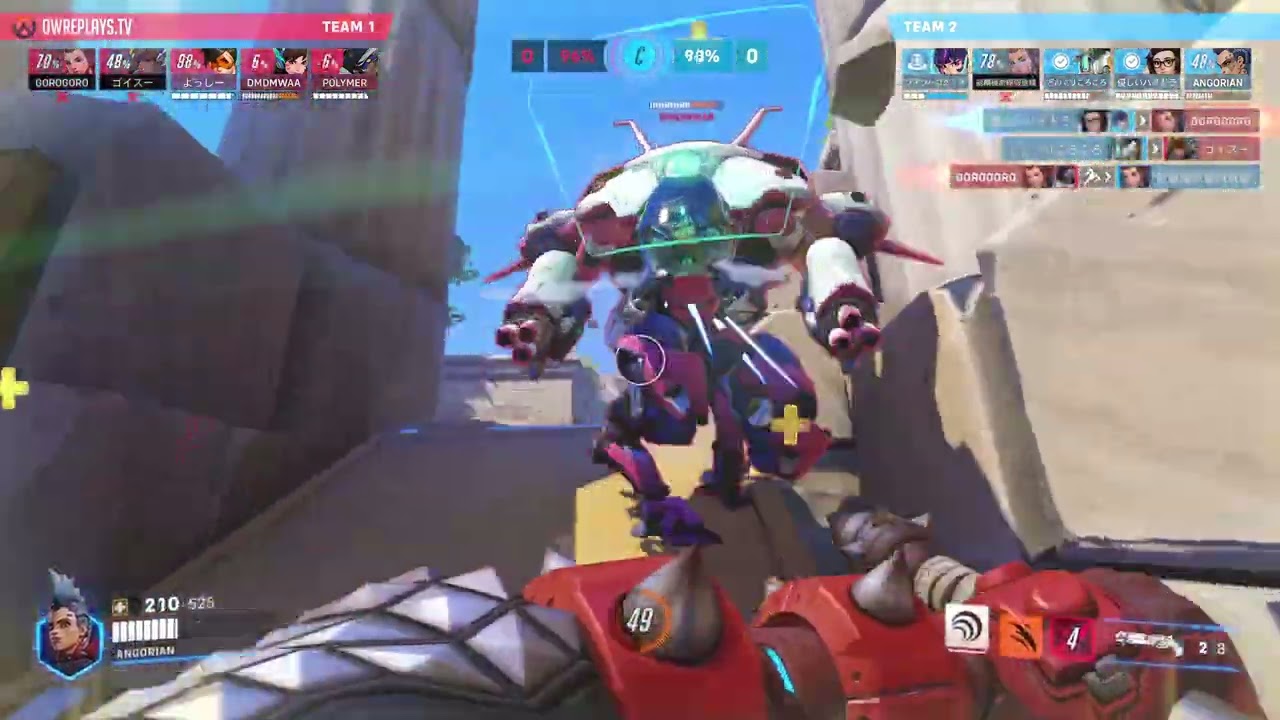Click the ANGORIAN hero portrait hexagon
The image size is (1280, 720).
coord(71,634)
